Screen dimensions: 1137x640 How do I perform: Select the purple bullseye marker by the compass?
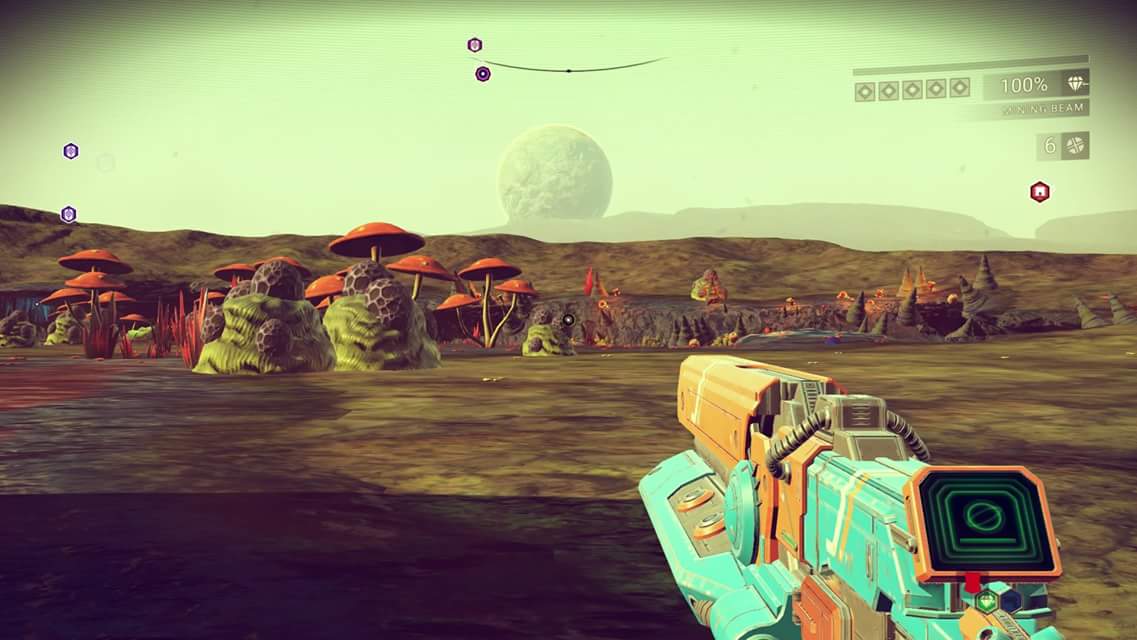coord(483,73)
